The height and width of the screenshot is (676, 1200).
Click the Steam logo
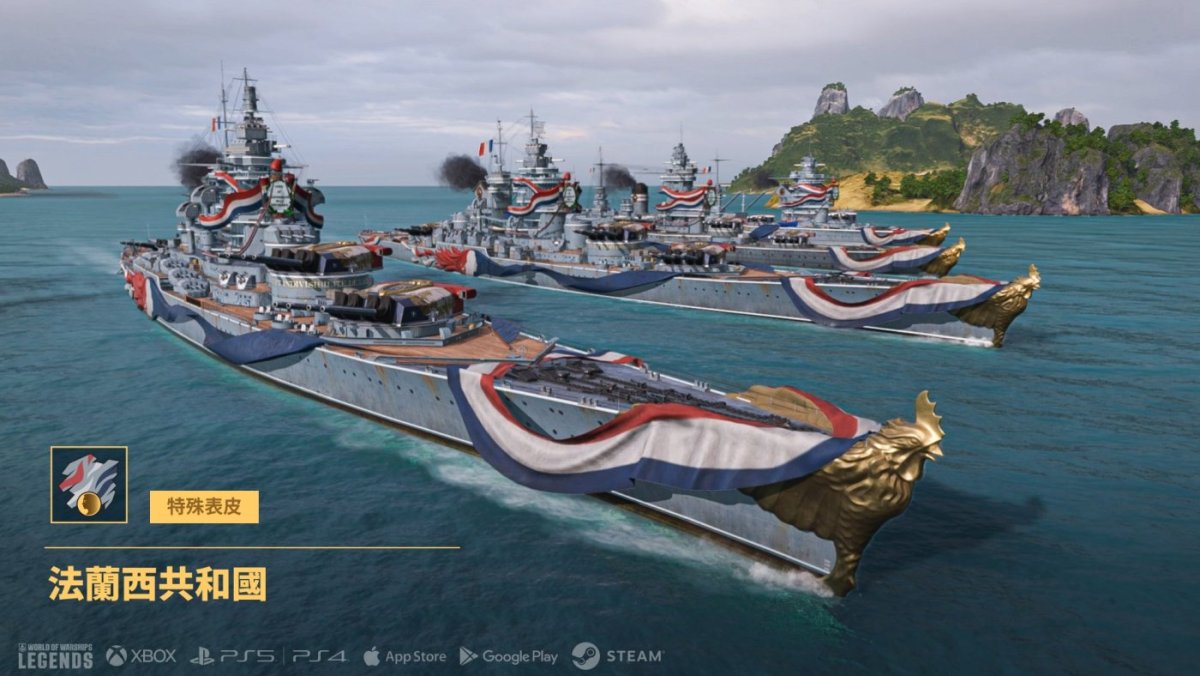coord(617,656)
